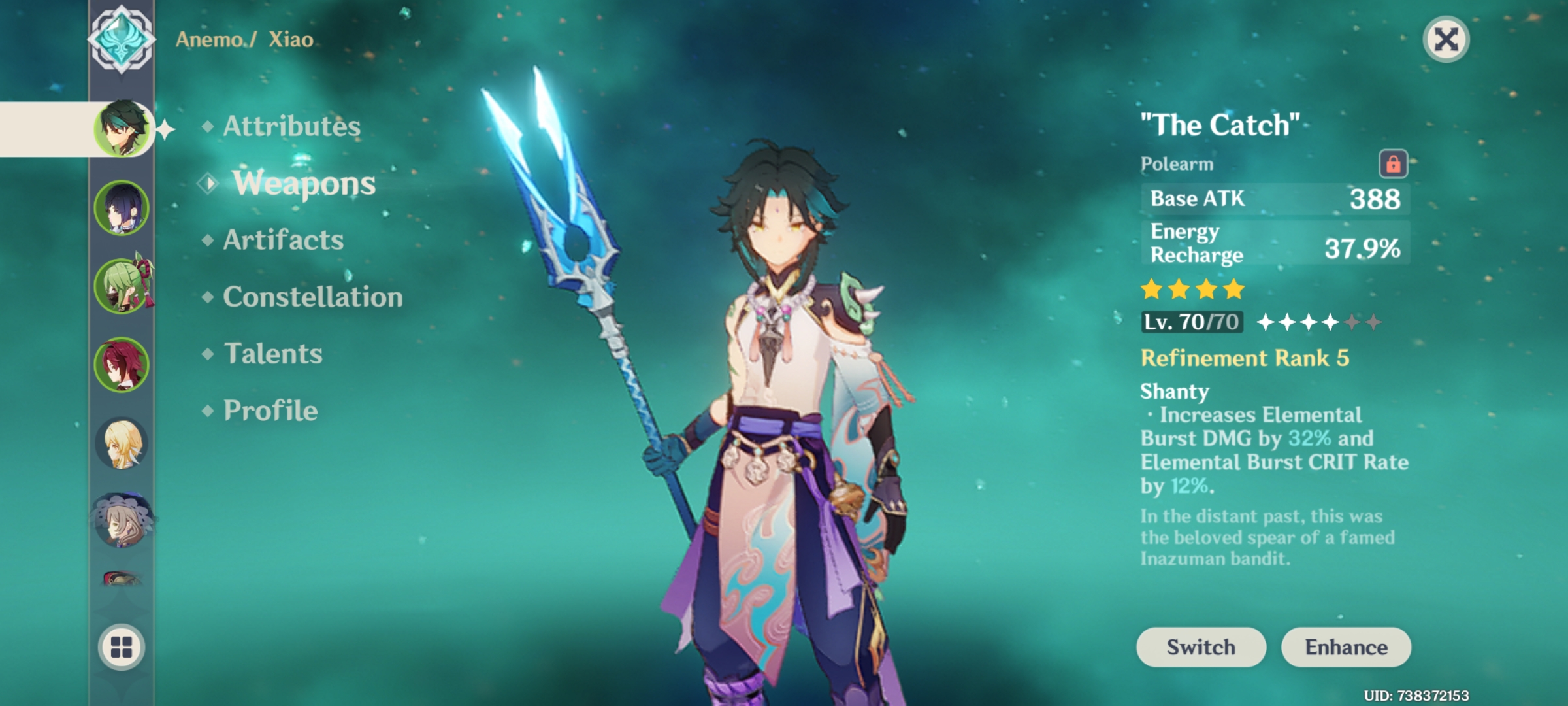Viewport: 1568px width, 706px height.
Task: Expand the Attributes section
Action: pyautogui.click(x=290, y=127)
